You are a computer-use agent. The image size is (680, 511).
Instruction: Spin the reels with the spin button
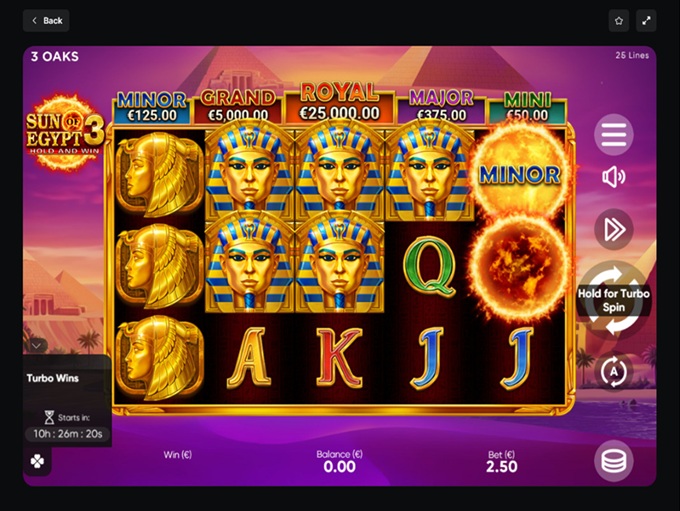pyautogui.click(x=614, y=300)
